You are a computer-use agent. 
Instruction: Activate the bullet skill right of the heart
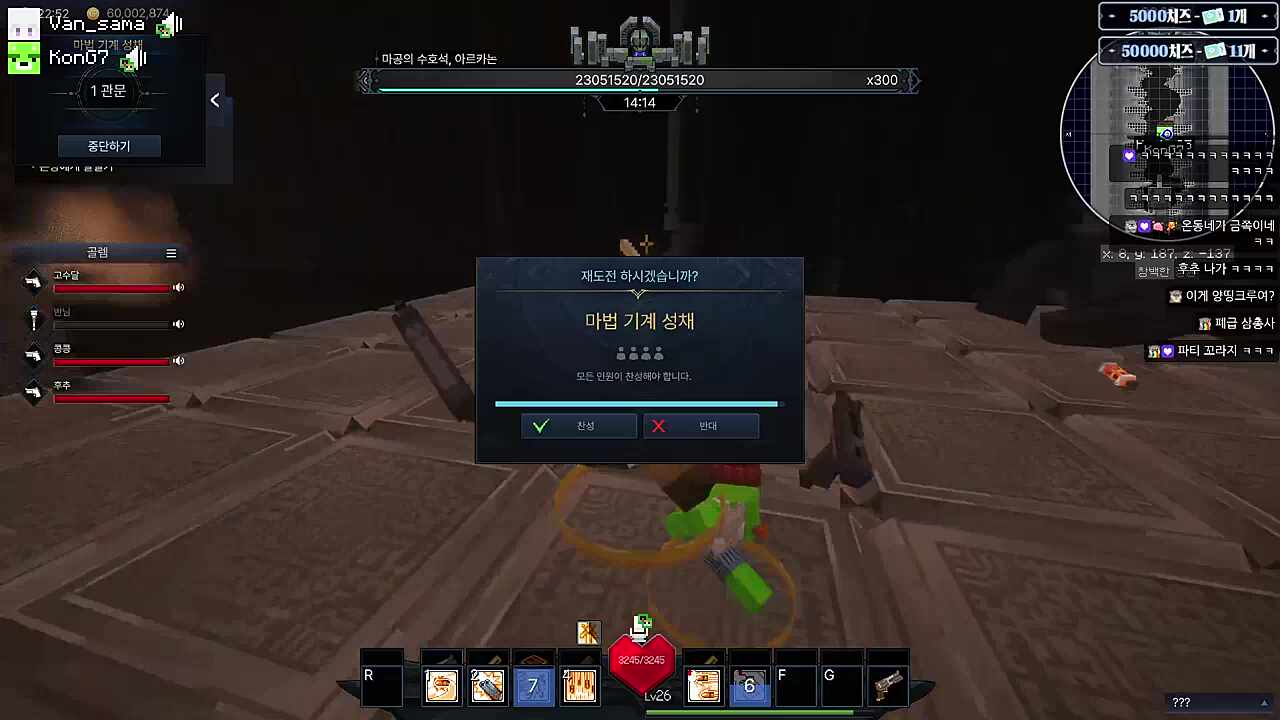click(x=704, y=686)
